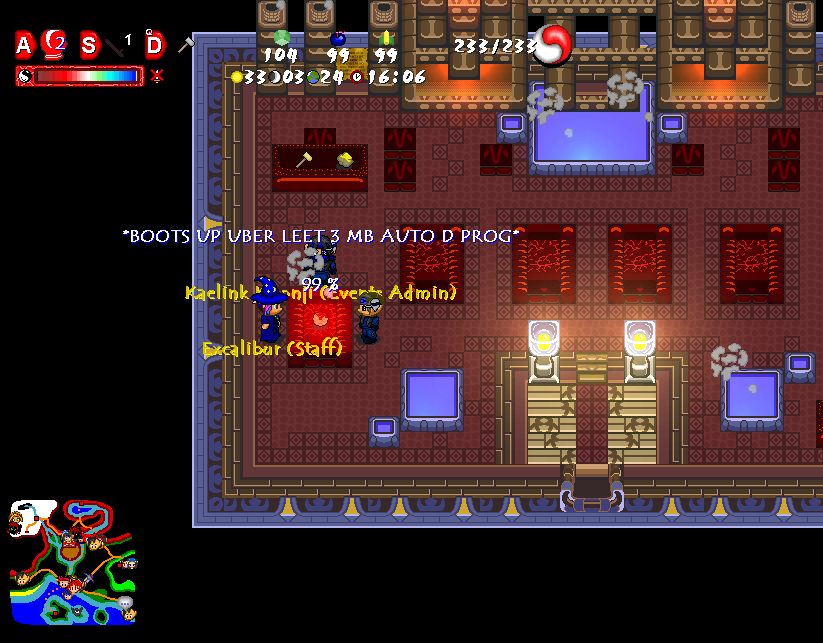Toggle the crossed-out bell icon

157,76
